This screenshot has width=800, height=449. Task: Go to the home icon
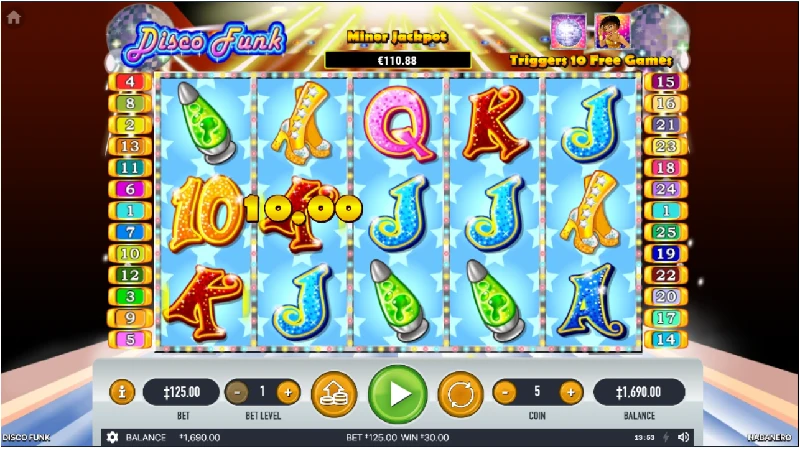(13, 17)
